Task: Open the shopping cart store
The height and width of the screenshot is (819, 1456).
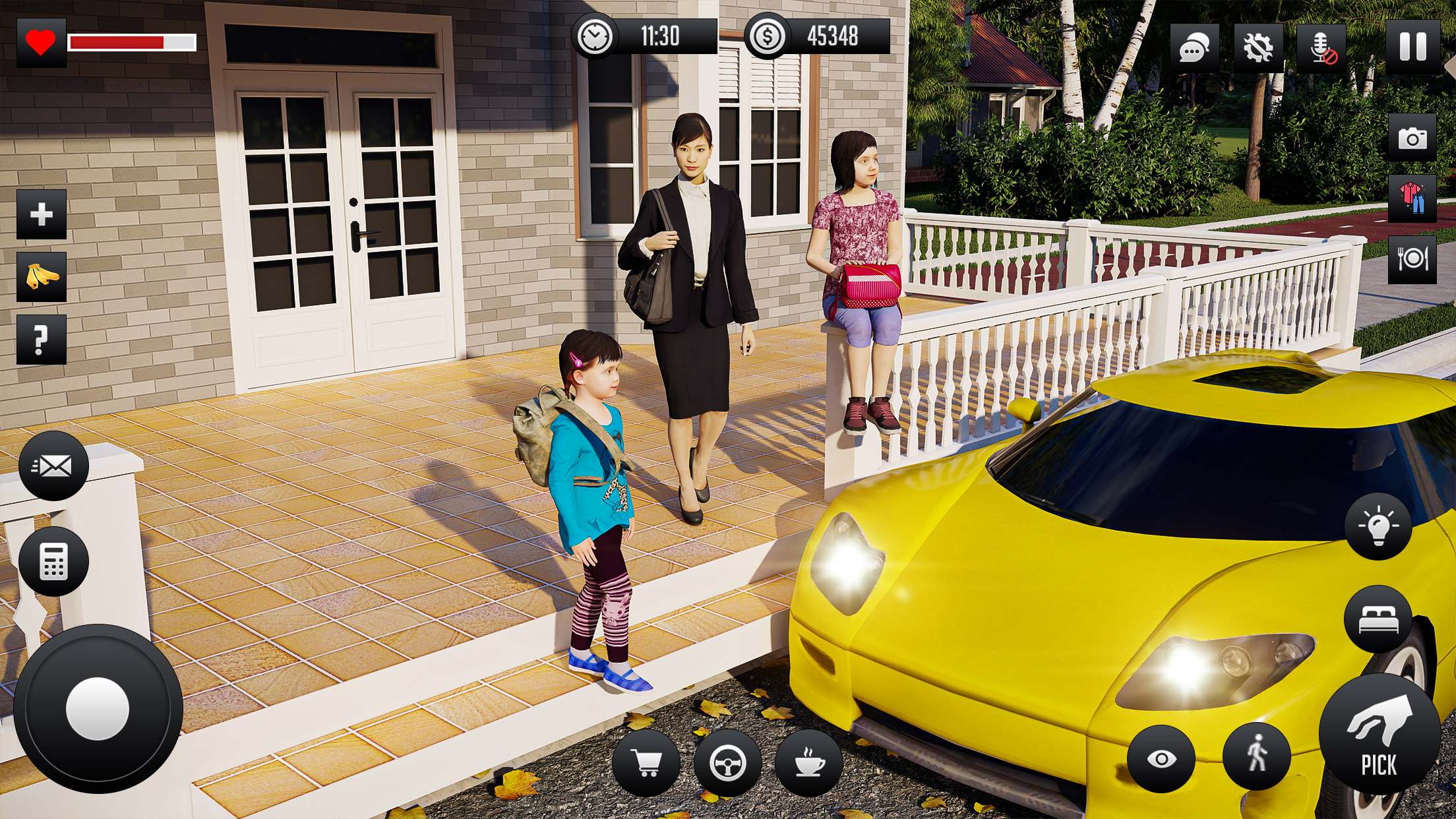Action: 646,763
